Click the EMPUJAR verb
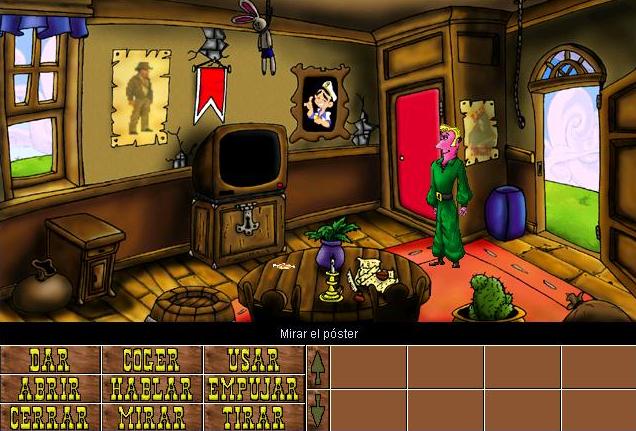The width and height of the screenshot is (636, 431). 253,388
